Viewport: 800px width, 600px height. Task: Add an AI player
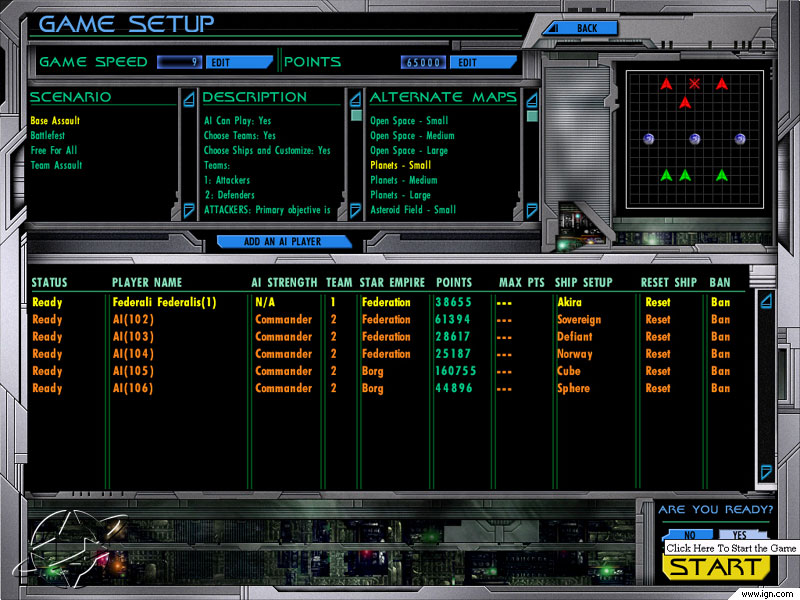coord(284,242)
